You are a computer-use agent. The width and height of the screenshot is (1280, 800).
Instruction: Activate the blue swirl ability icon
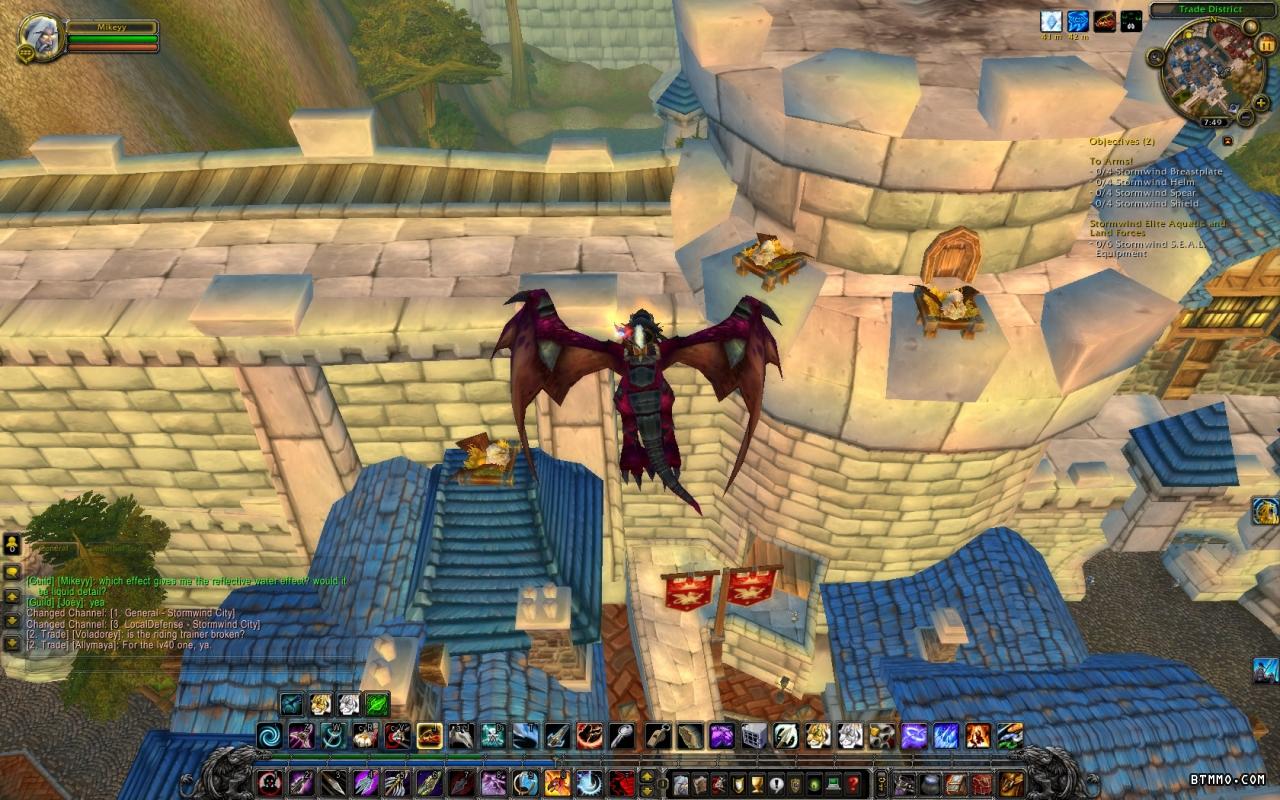tap(269, 737)
